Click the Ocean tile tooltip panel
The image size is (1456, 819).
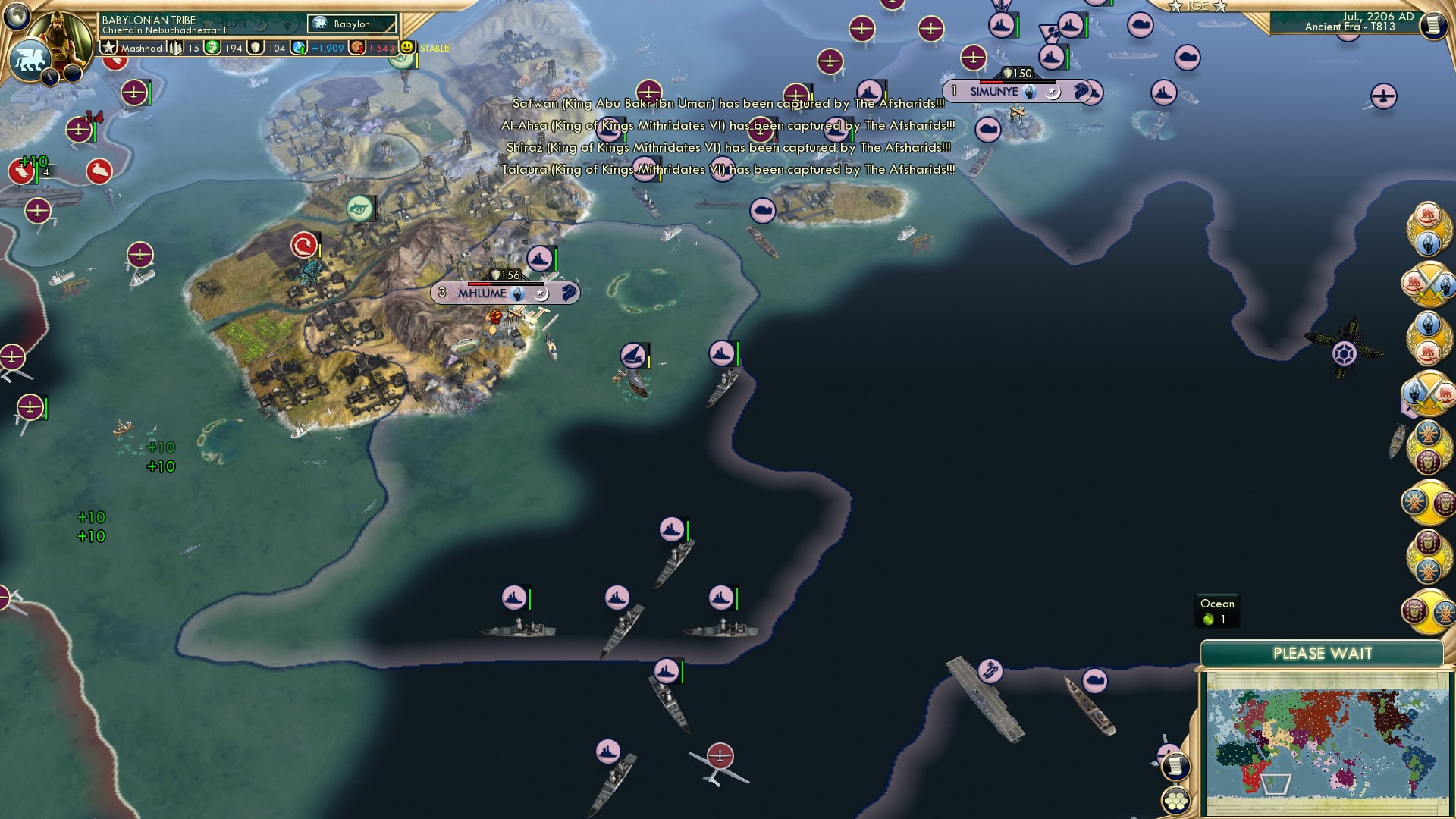(1216, 609)
